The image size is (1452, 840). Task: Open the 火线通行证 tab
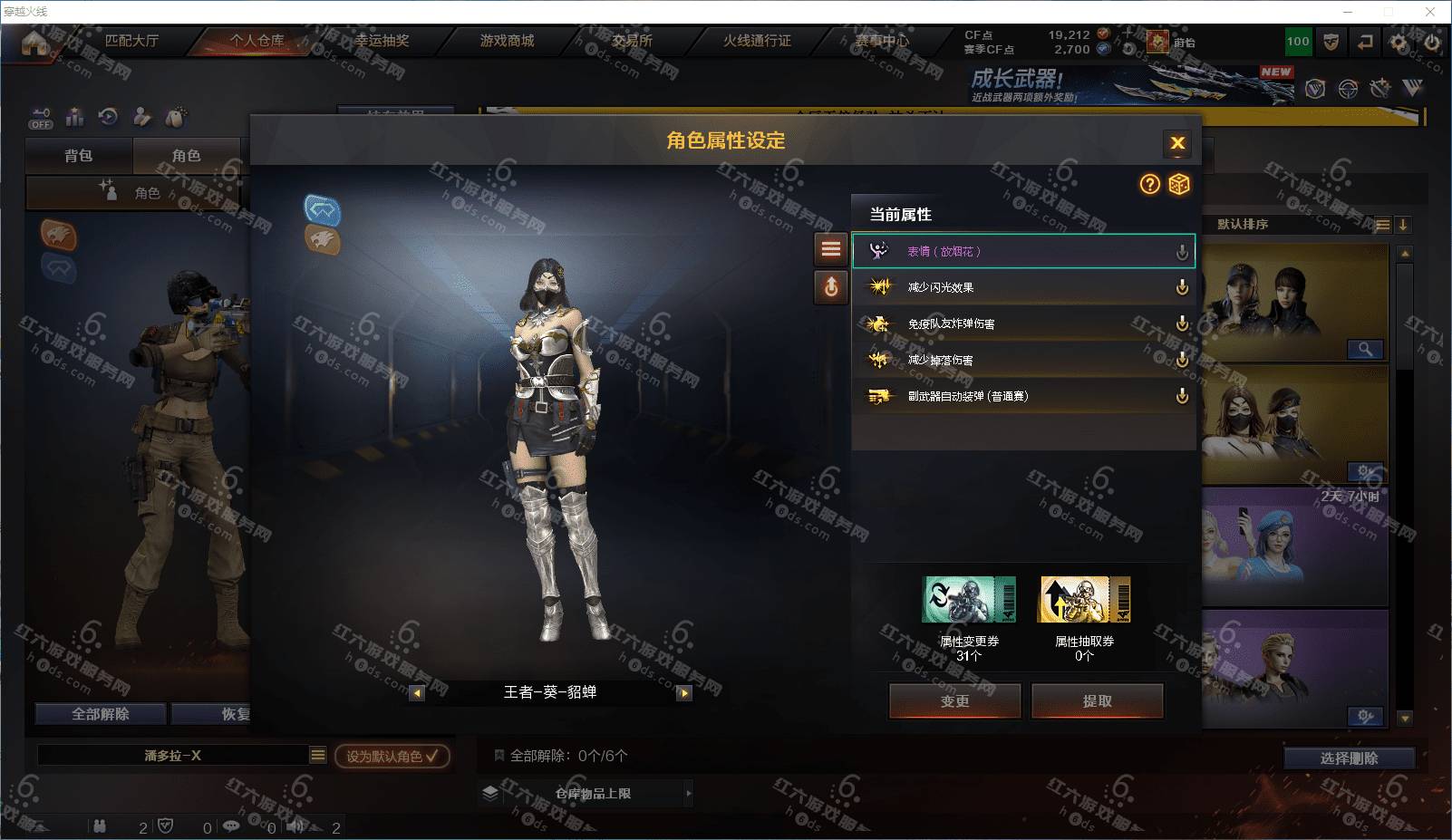pos(757,41)
